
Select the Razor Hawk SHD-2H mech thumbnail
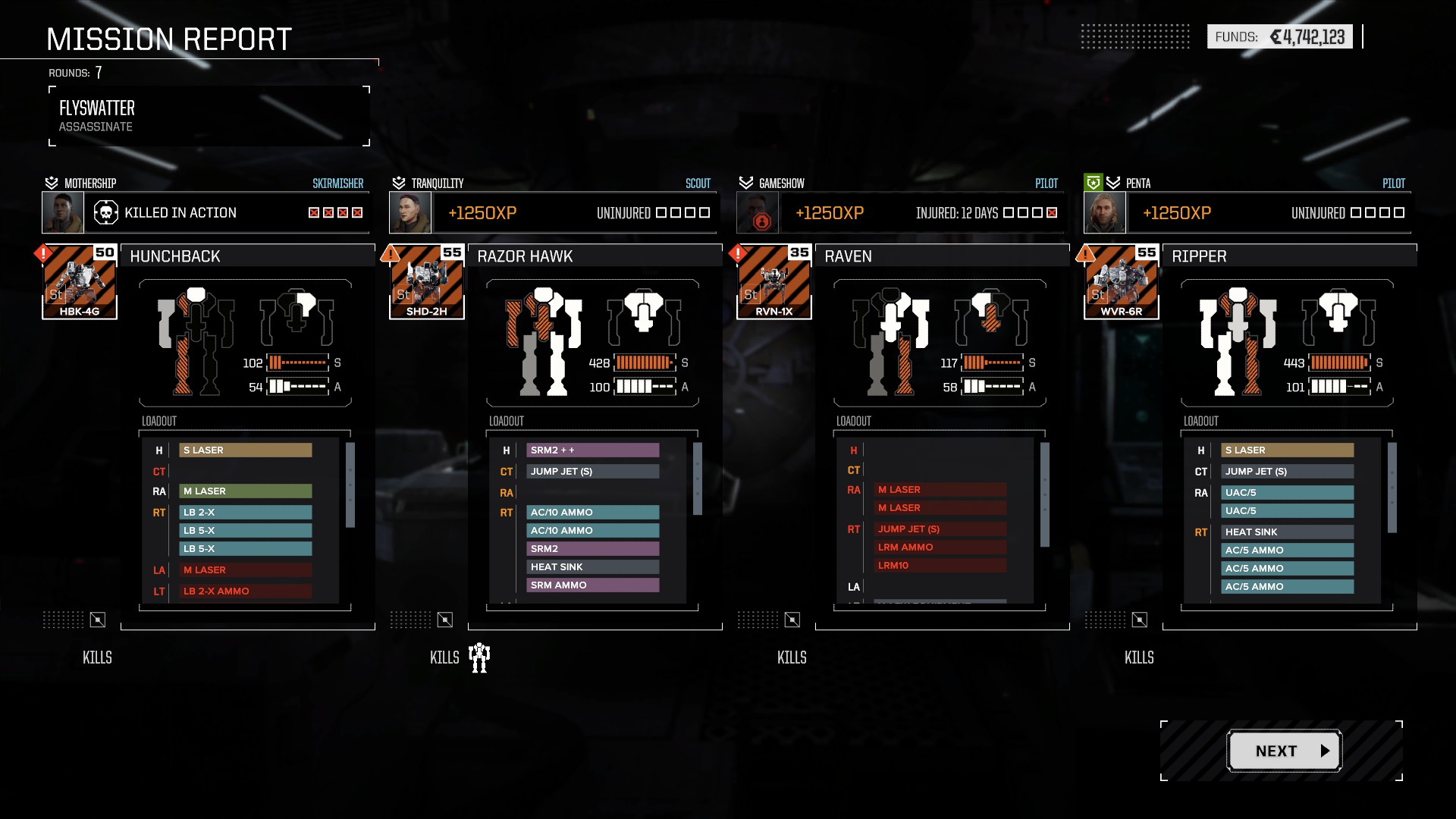427,282
